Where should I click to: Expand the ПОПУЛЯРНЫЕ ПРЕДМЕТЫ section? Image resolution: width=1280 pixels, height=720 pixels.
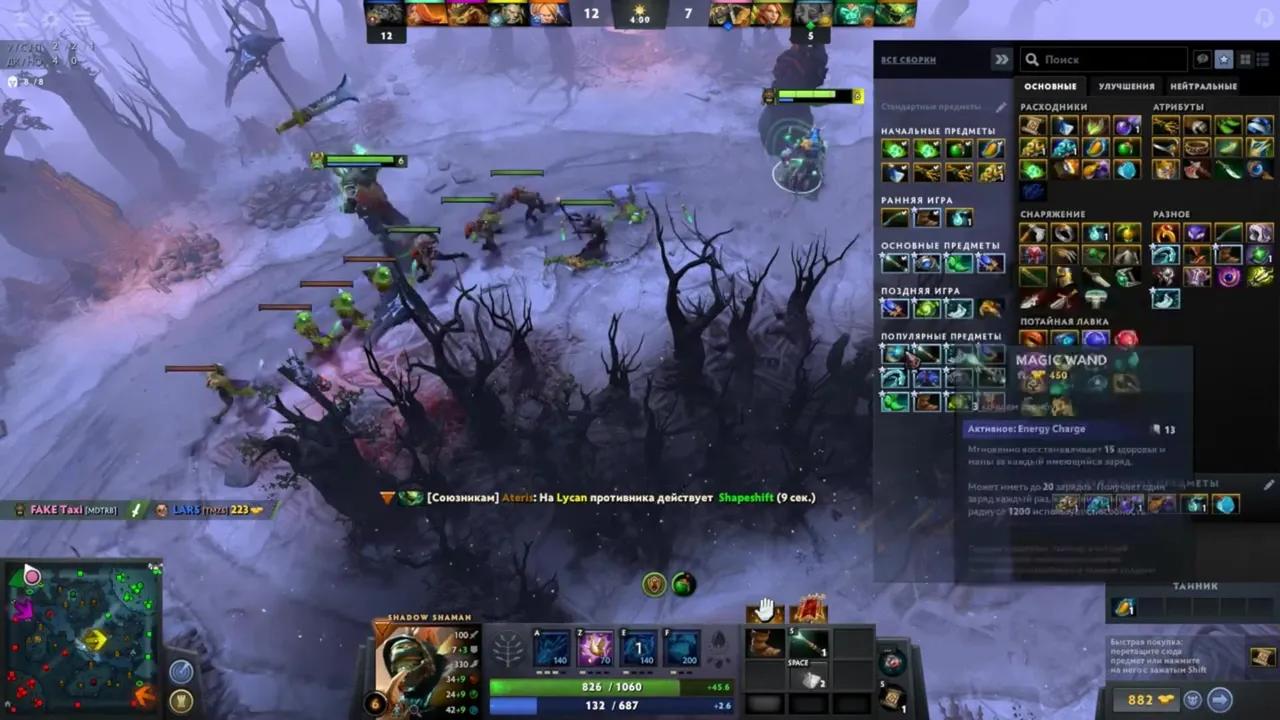click(941, 337)
